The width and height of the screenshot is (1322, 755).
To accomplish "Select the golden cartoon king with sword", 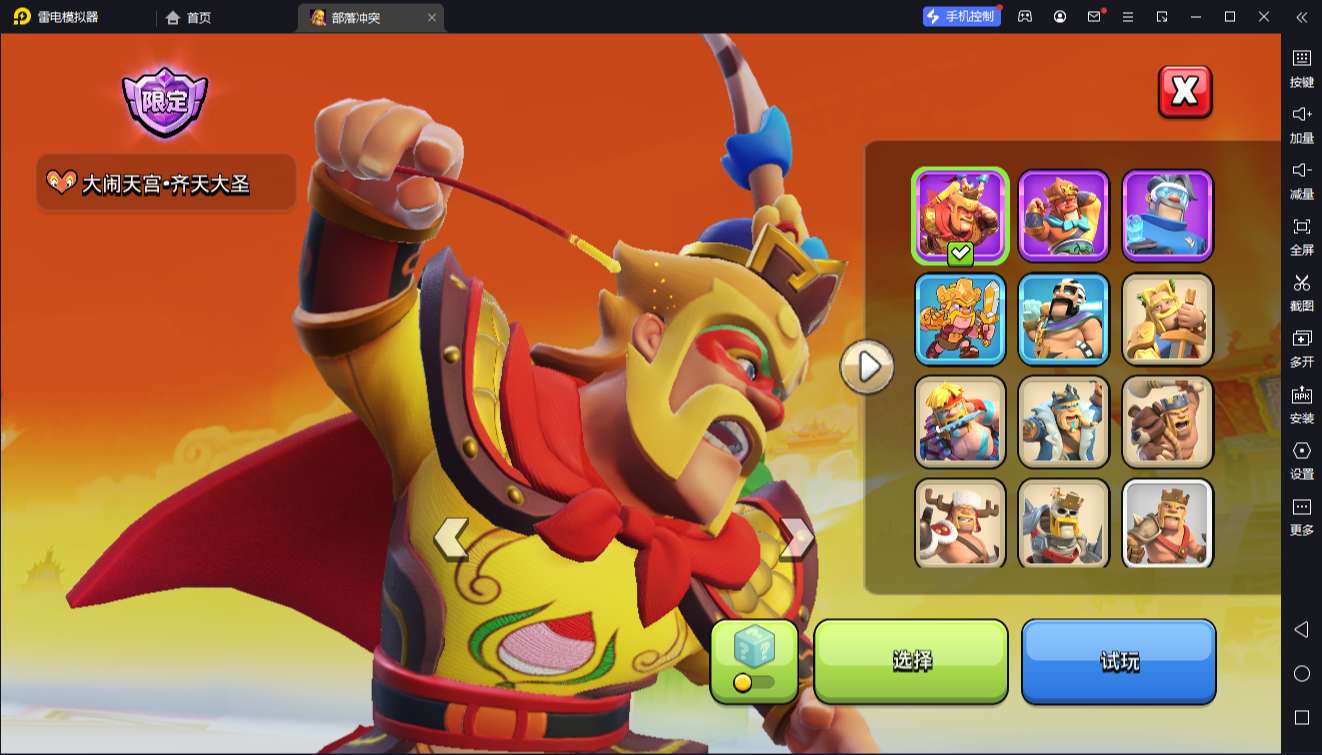I will pyautogui.click(x=960, y=318).
